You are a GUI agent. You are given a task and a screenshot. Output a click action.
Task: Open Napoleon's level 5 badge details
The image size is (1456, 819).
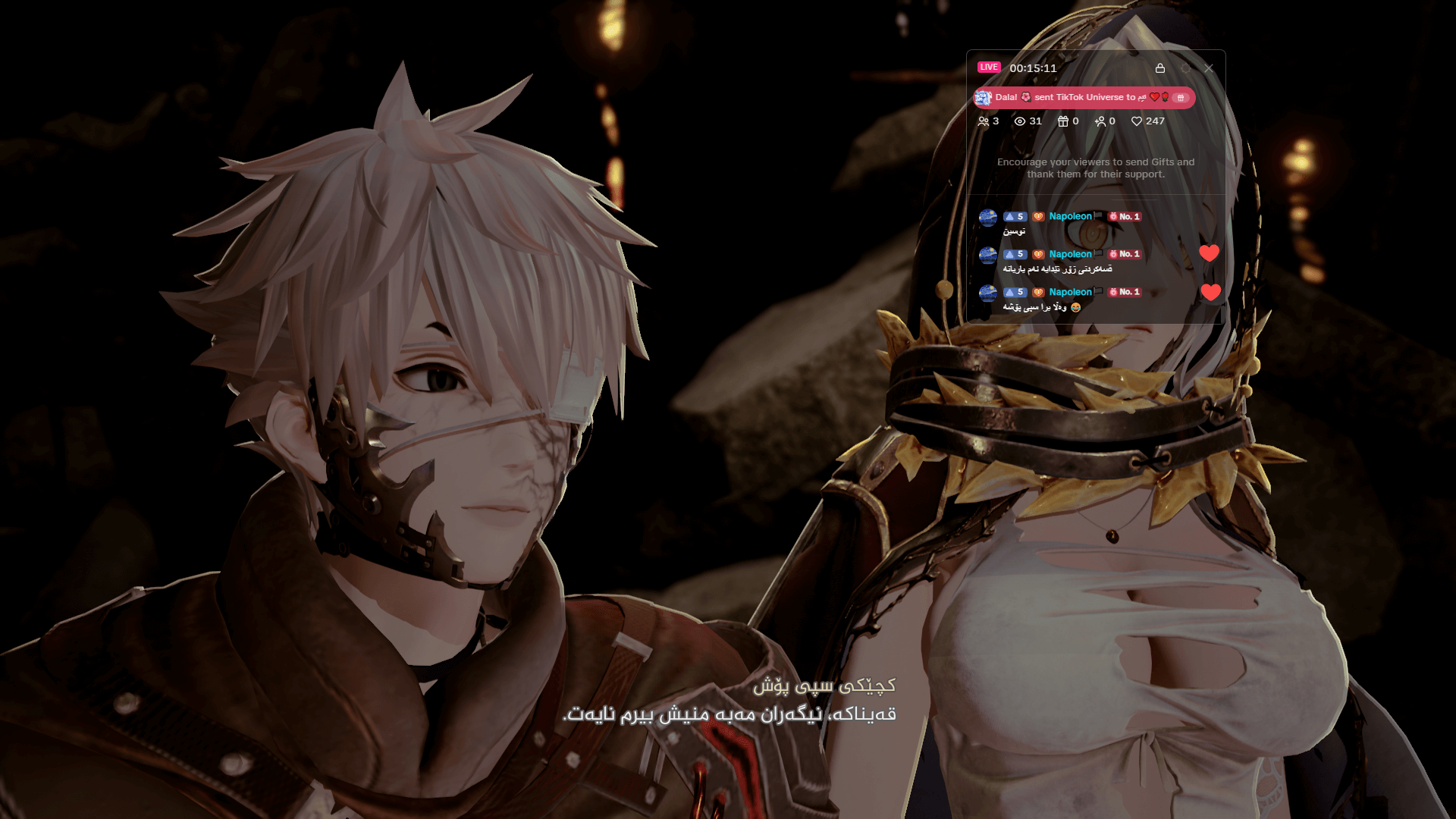1015,216
